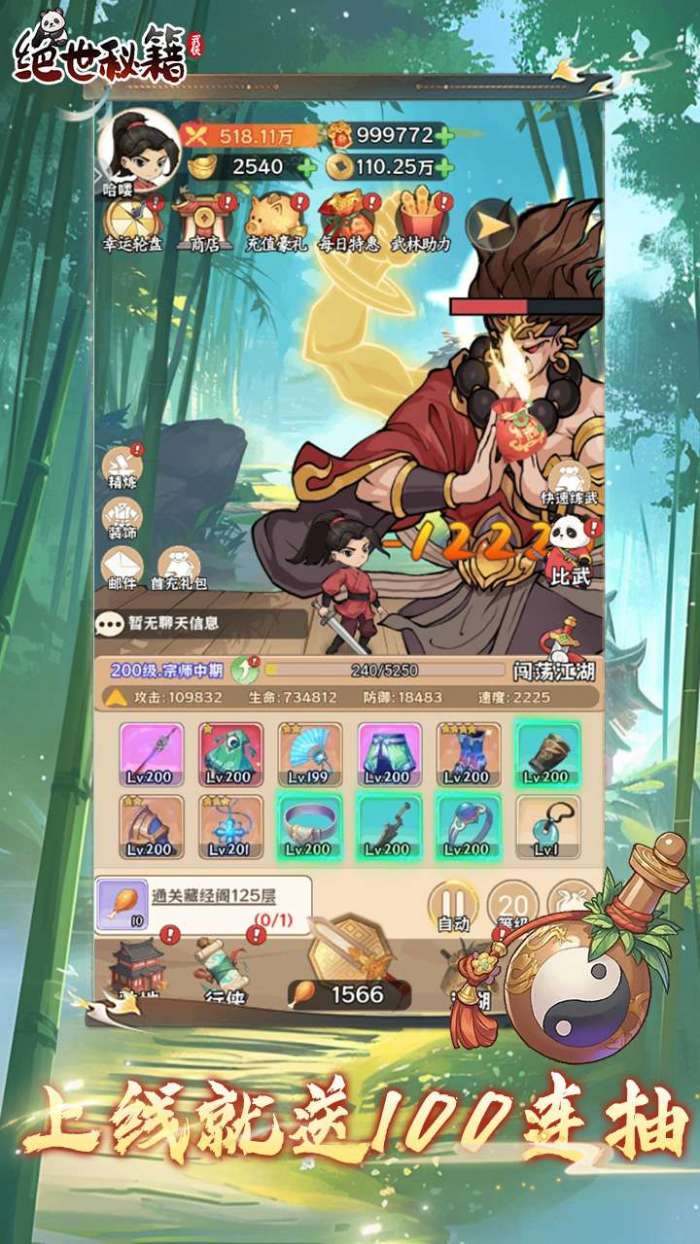Screen dimensions: 700x1244
Task: Add more gold ingots with the plus button
Action: coord(307,167)
